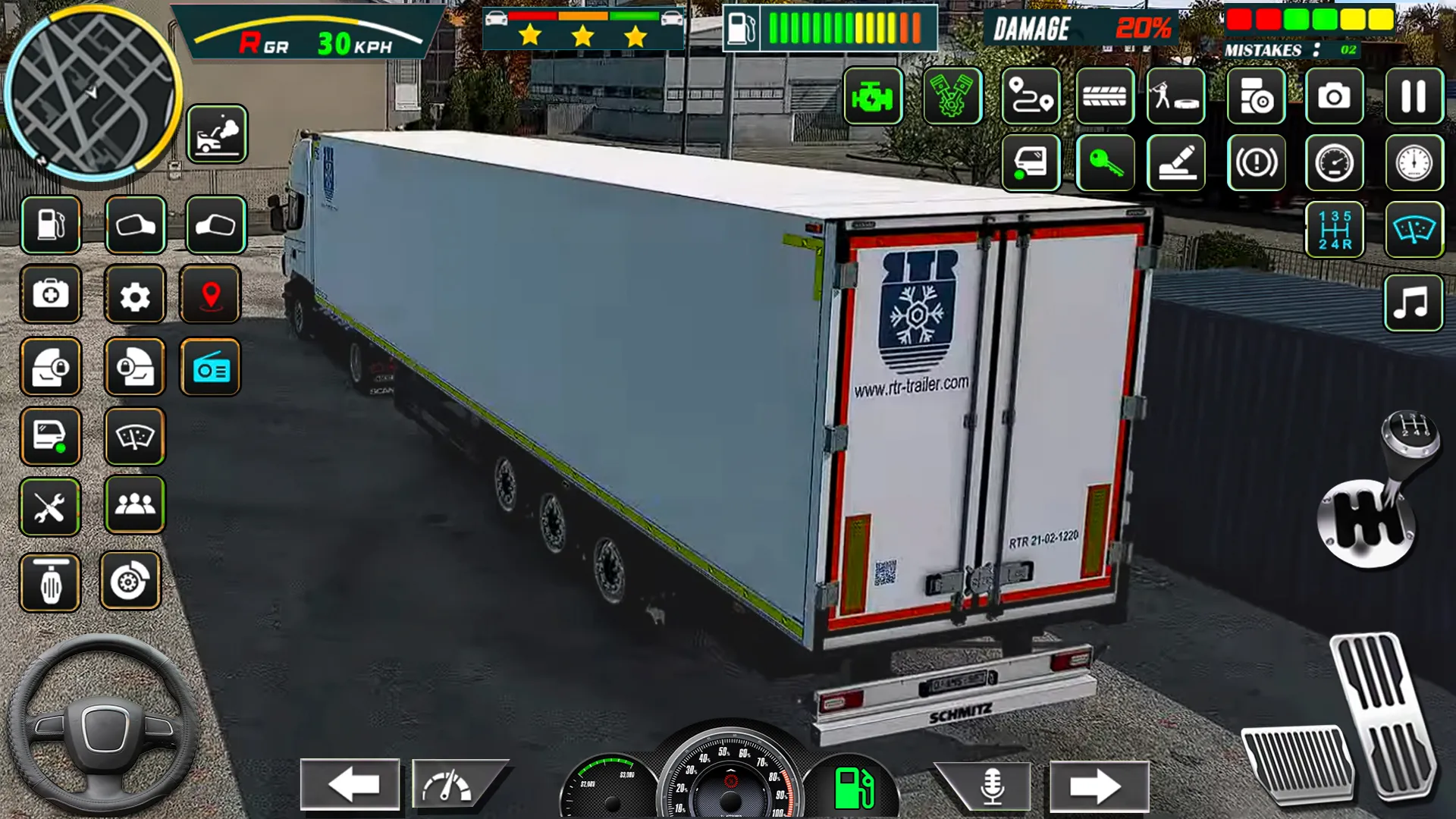The image size is (1456, 819).
Task: Toggle ignition with the green key
Action: coord(1106,164)
